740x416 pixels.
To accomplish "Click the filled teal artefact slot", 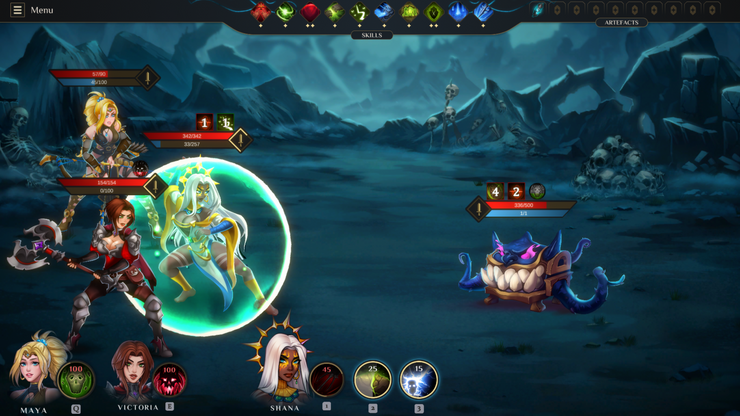I will click(x=538, y=10).
